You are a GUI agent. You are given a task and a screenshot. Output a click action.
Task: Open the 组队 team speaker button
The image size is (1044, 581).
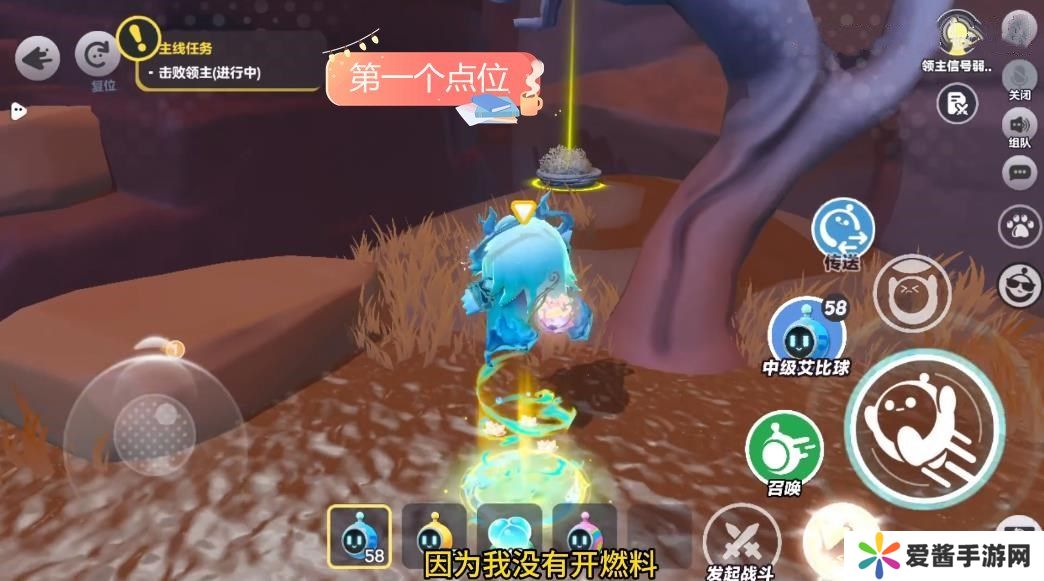click(1019, 127)
